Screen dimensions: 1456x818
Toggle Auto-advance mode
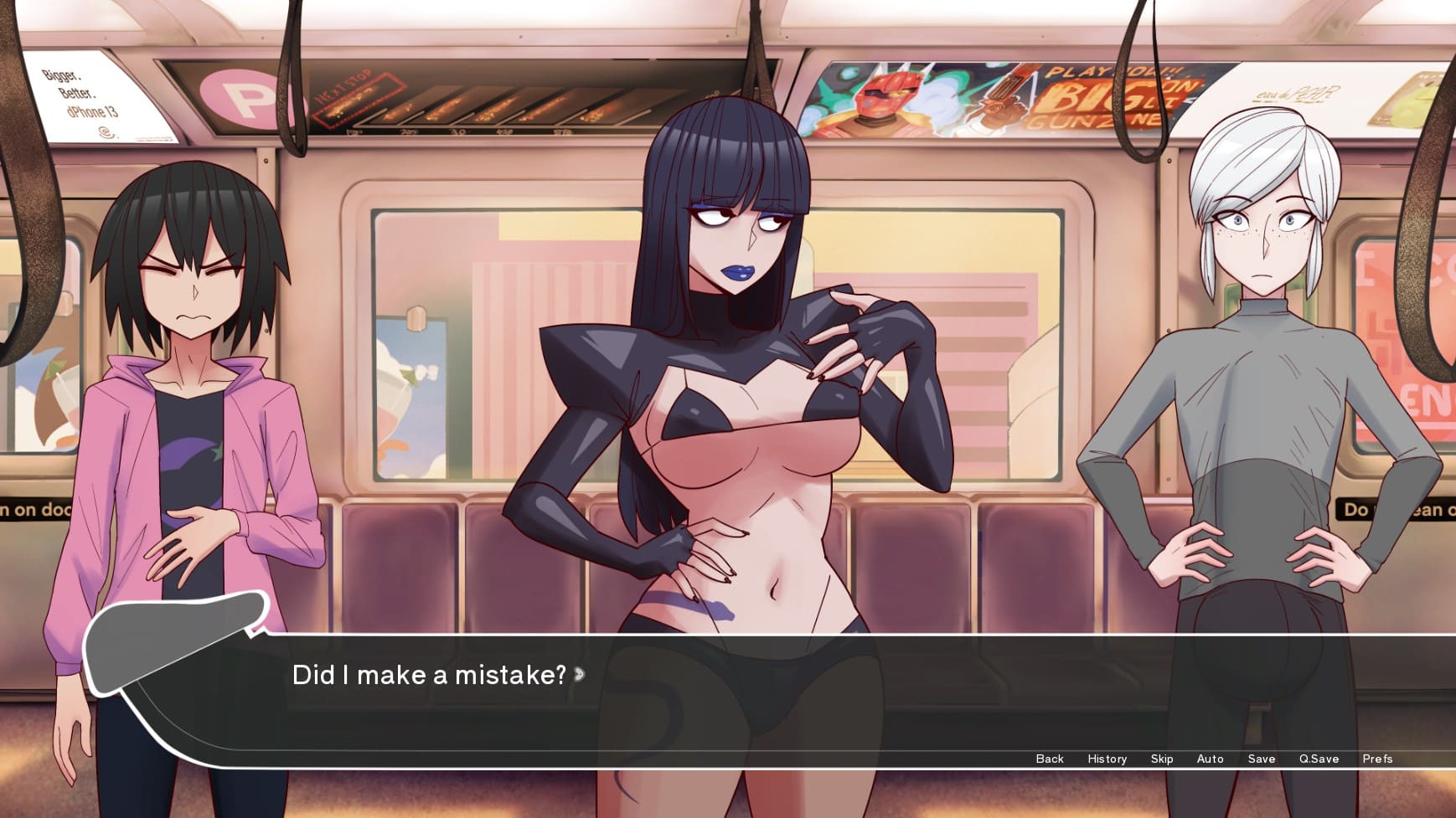coord(1210,759)
